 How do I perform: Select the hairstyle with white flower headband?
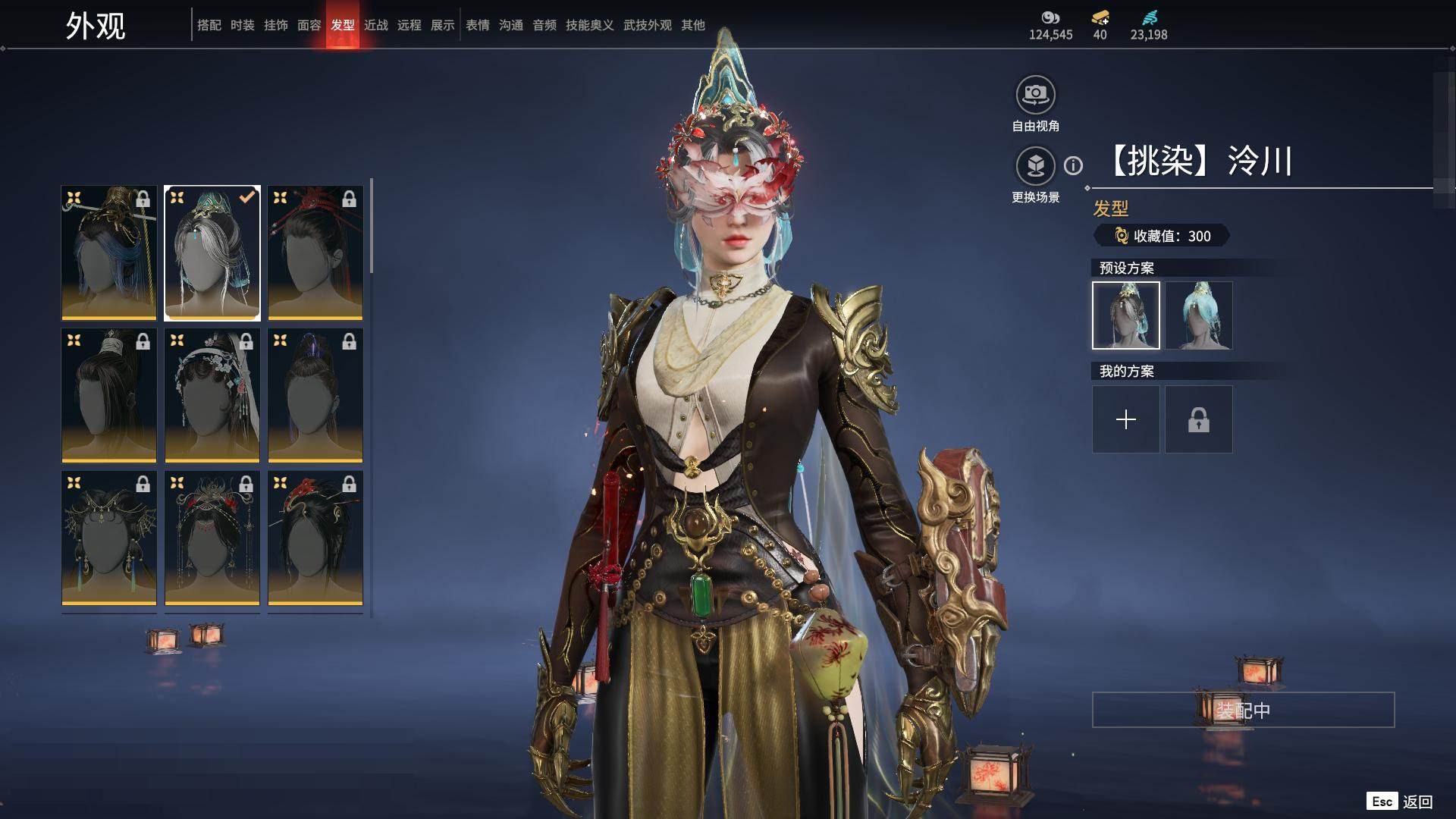pos(212,395)
